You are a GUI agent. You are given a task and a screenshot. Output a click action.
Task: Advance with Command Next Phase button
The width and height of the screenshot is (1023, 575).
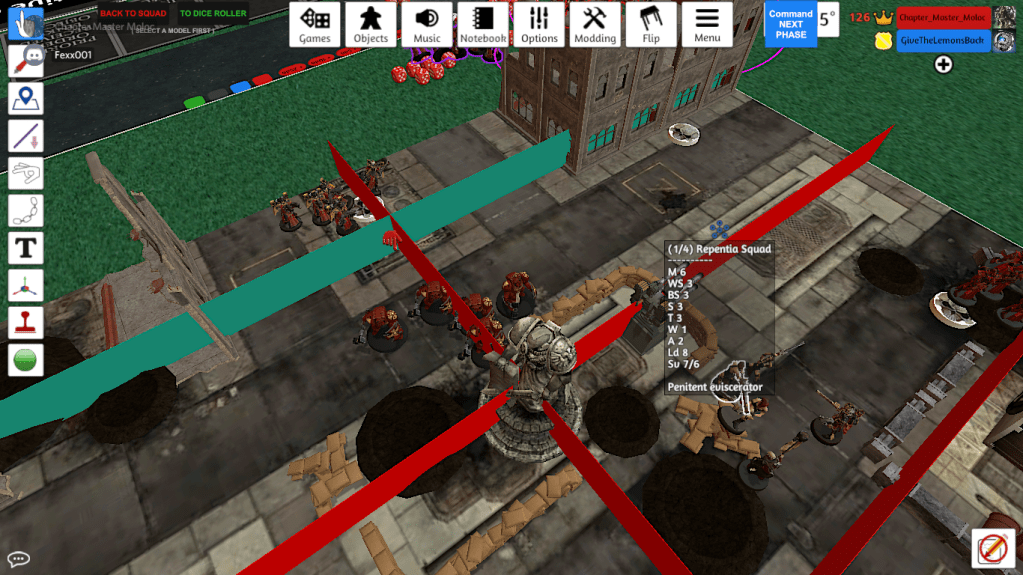[790, 24]
